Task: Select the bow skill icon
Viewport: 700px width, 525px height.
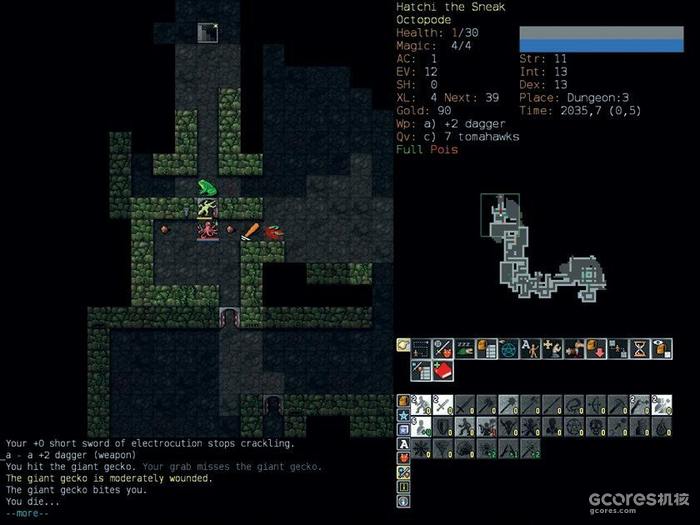Action: click(x=596, y=404)
